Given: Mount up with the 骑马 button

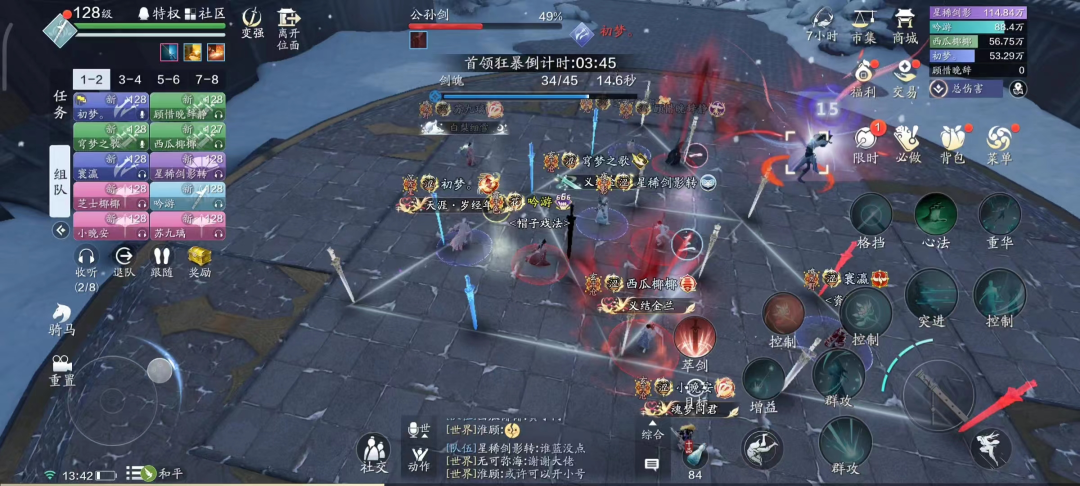Looking at the screenshot, I should pos(62,319).
